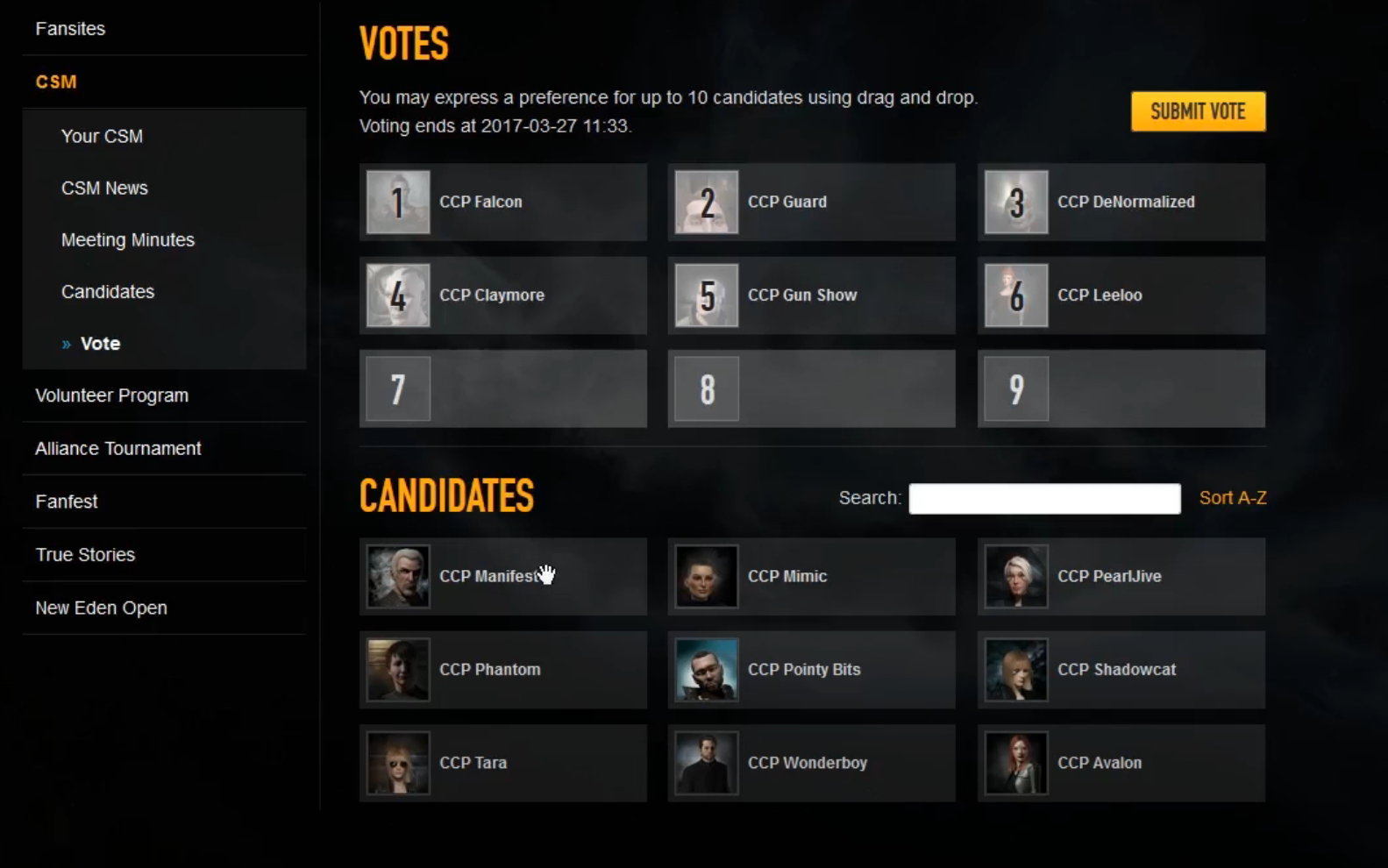Screen dimensions: 1388x868
Task: Open the Sort A-Z option
Action: coord(1233,497)
